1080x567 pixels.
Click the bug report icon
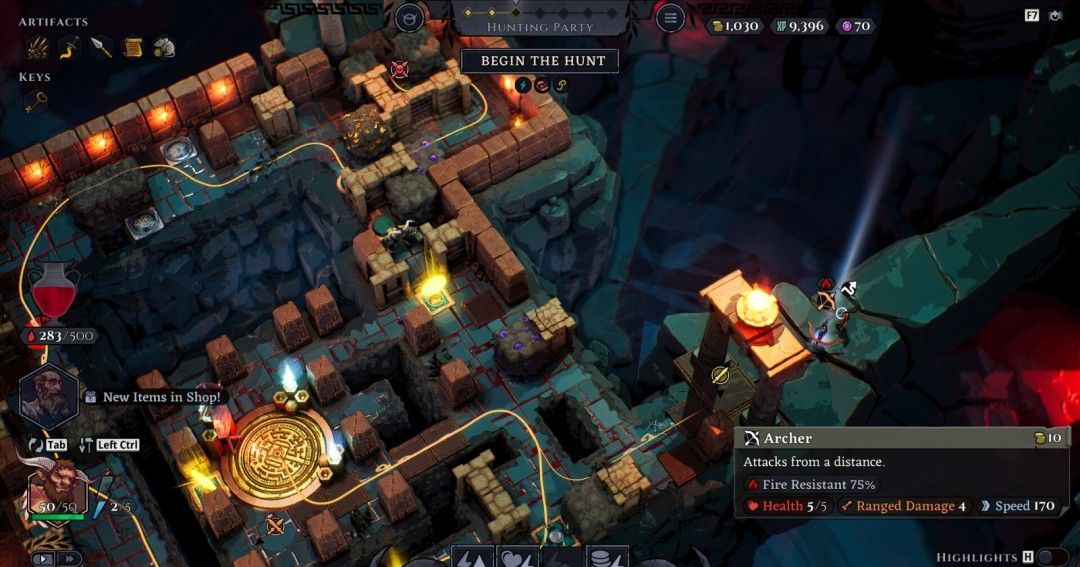(1057, 16)
